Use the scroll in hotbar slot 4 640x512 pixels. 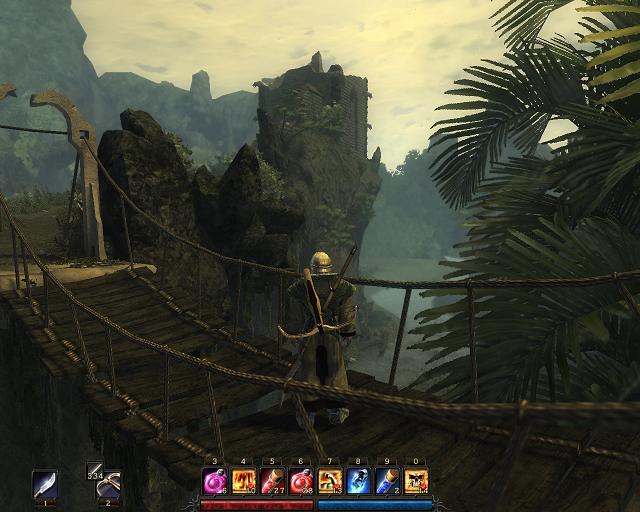pyautogui.click(x=244, y=482)
